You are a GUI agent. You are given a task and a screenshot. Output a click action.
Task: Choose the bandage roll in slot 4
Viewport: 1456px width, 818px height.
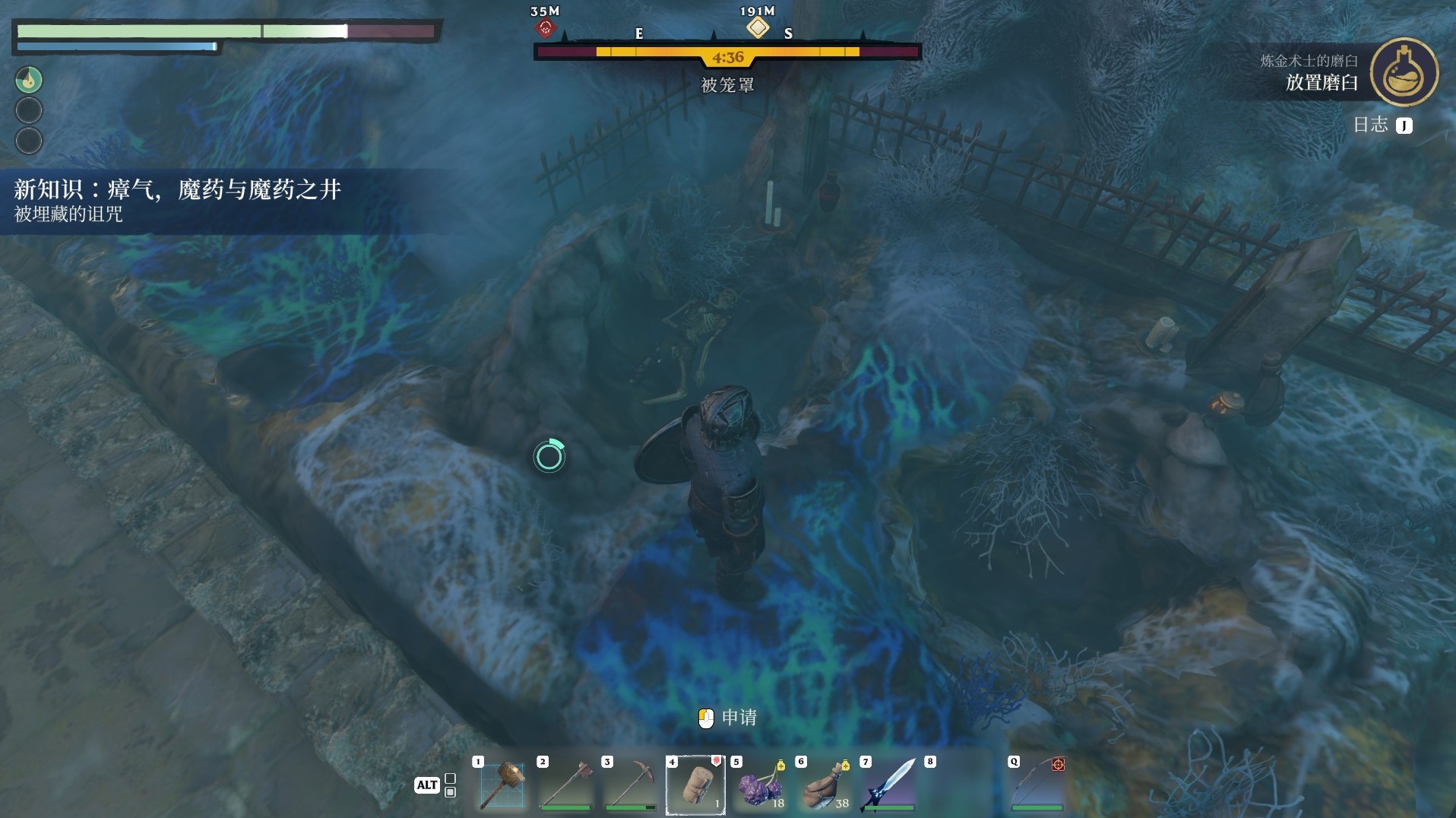pos(695,785)
